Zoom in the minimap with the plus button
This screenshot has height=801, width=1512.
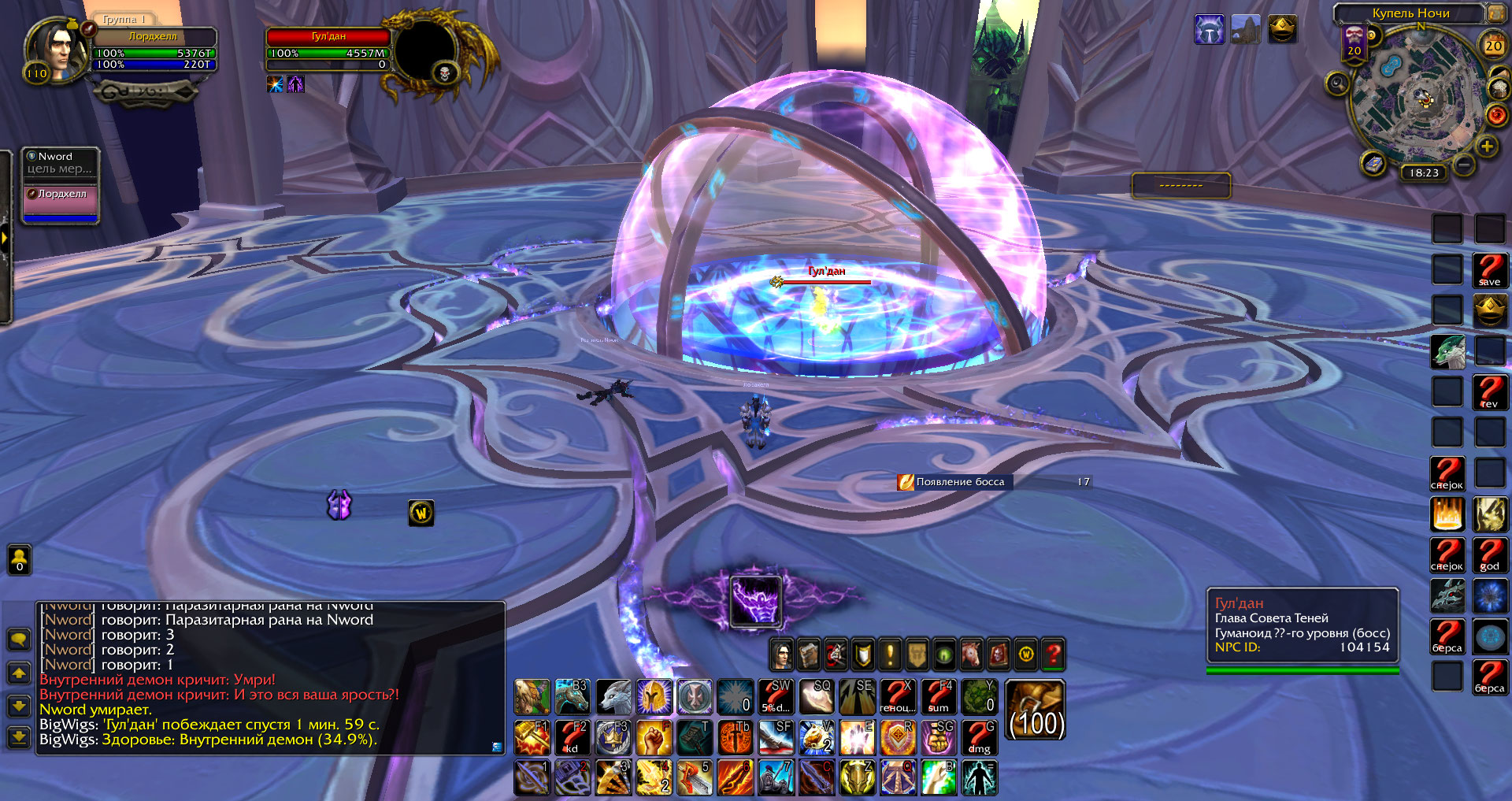1487,146
